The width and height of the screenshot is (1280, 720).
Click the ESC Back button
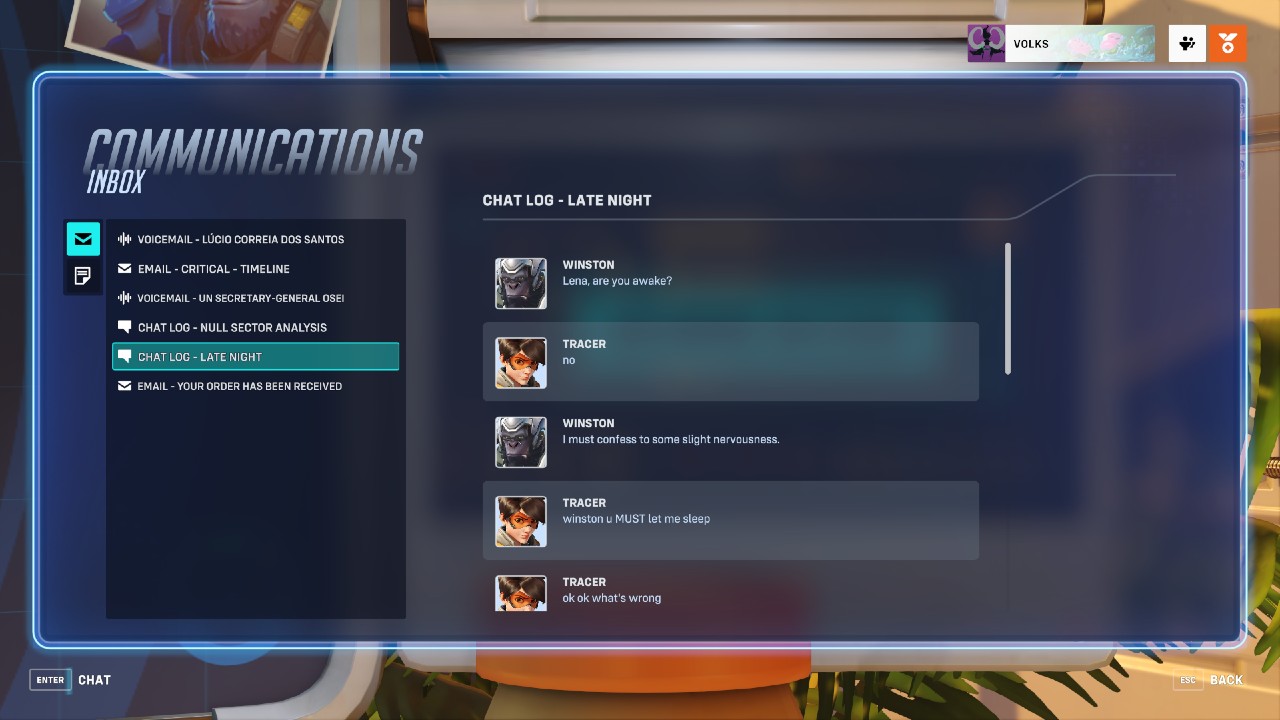click(x=1210, y=680)
